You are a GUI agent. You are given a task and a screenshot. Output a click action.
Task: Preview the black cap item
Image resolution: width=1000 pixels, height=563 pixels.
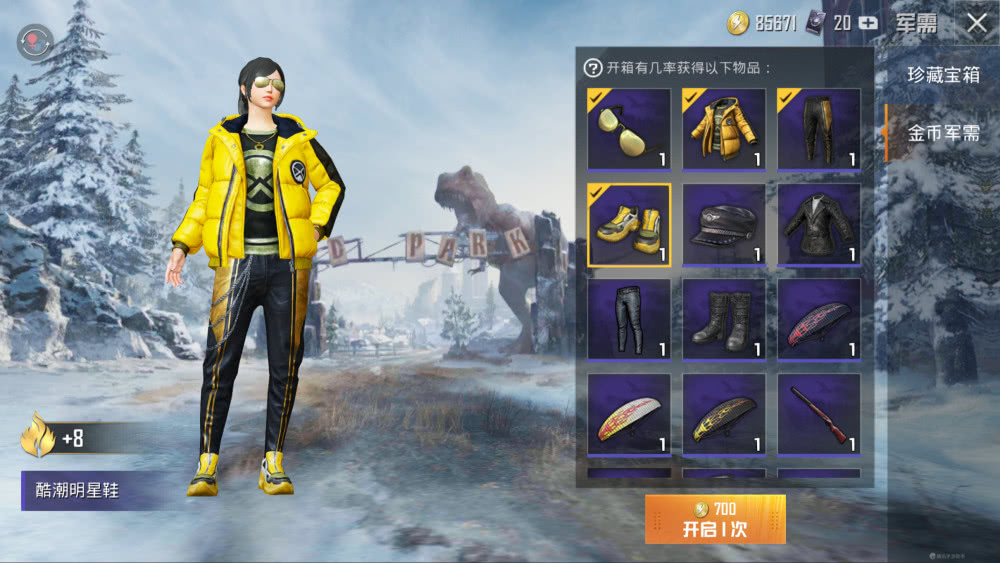(x=724, y=224)
